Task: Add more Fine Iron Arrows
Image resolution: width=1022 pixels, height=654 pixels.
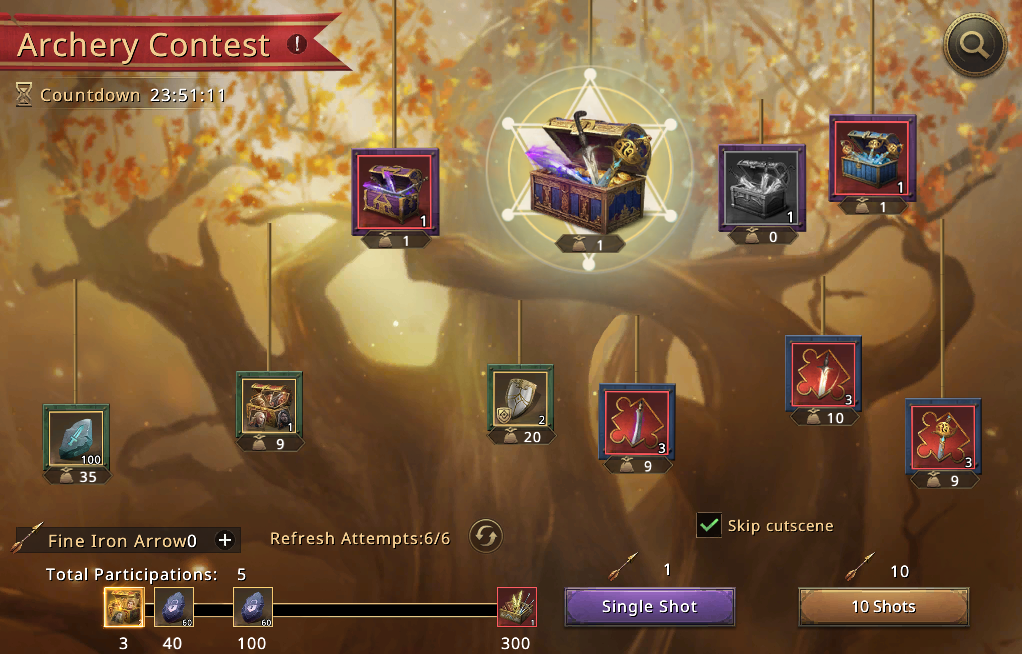Action: tap(225, 540)
